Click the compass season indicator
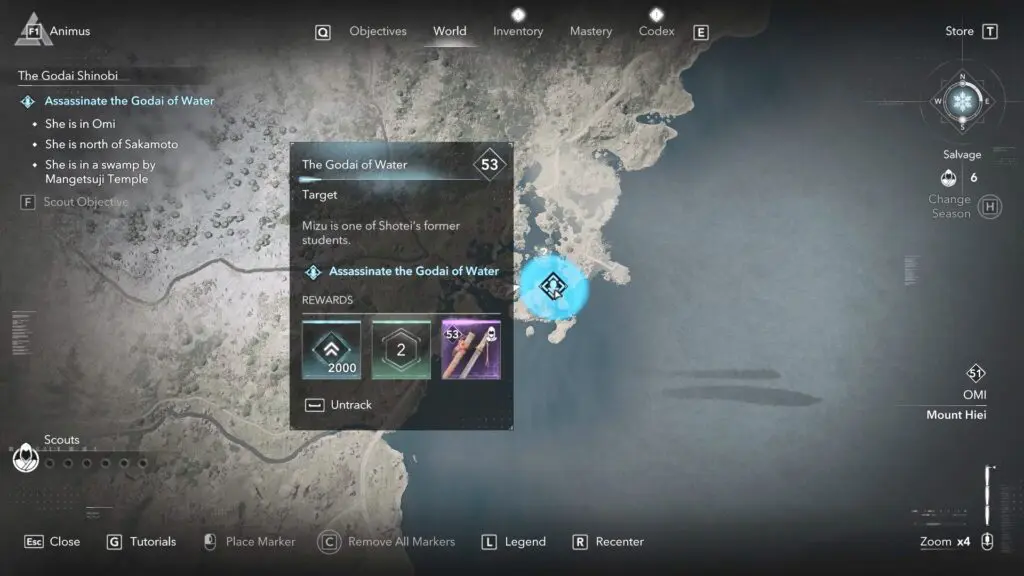The width and height of the screenshot is (1024, 576). 963,101
